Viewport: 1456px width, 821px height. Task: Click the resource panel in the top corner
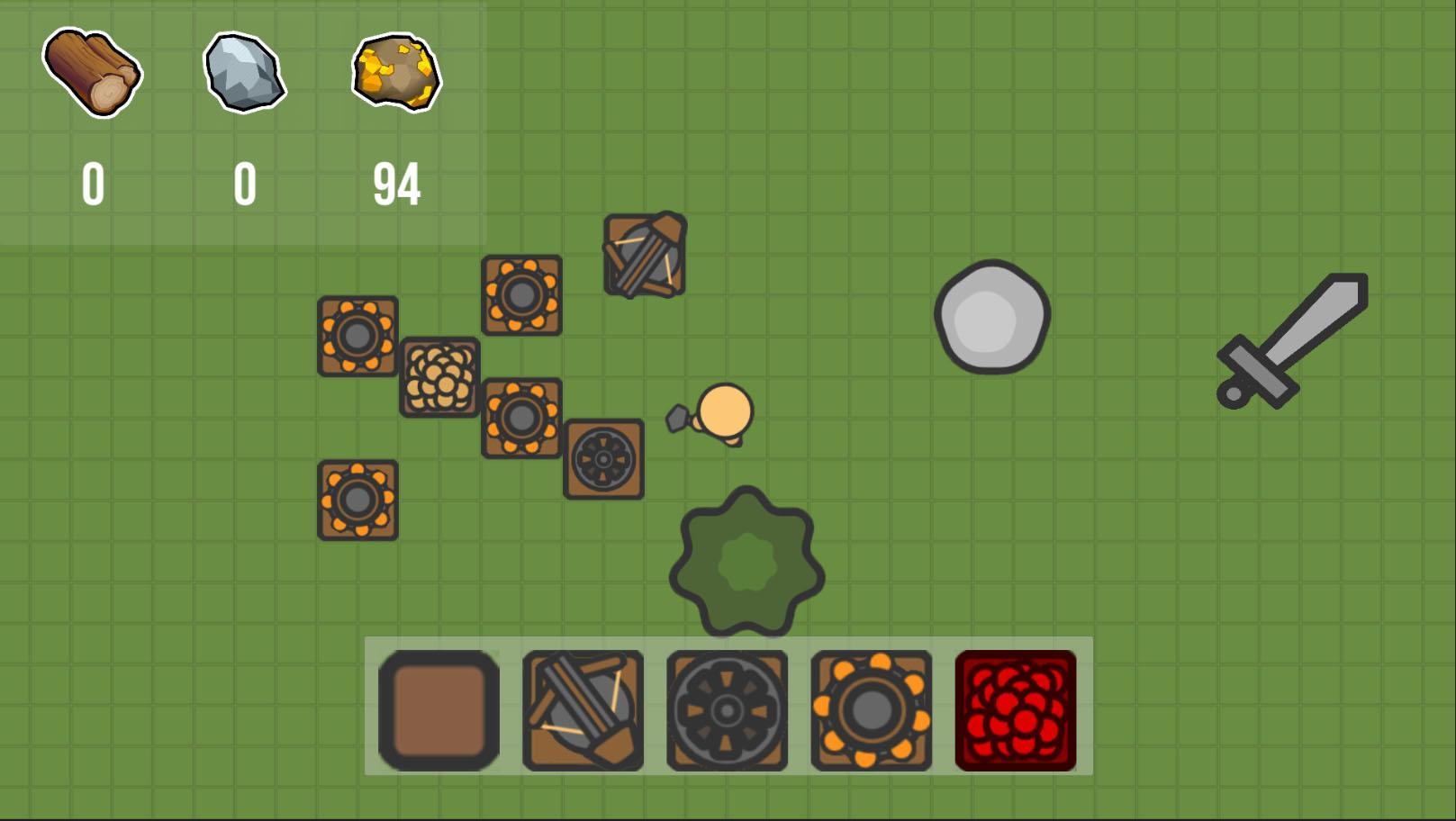coord(243,122)
